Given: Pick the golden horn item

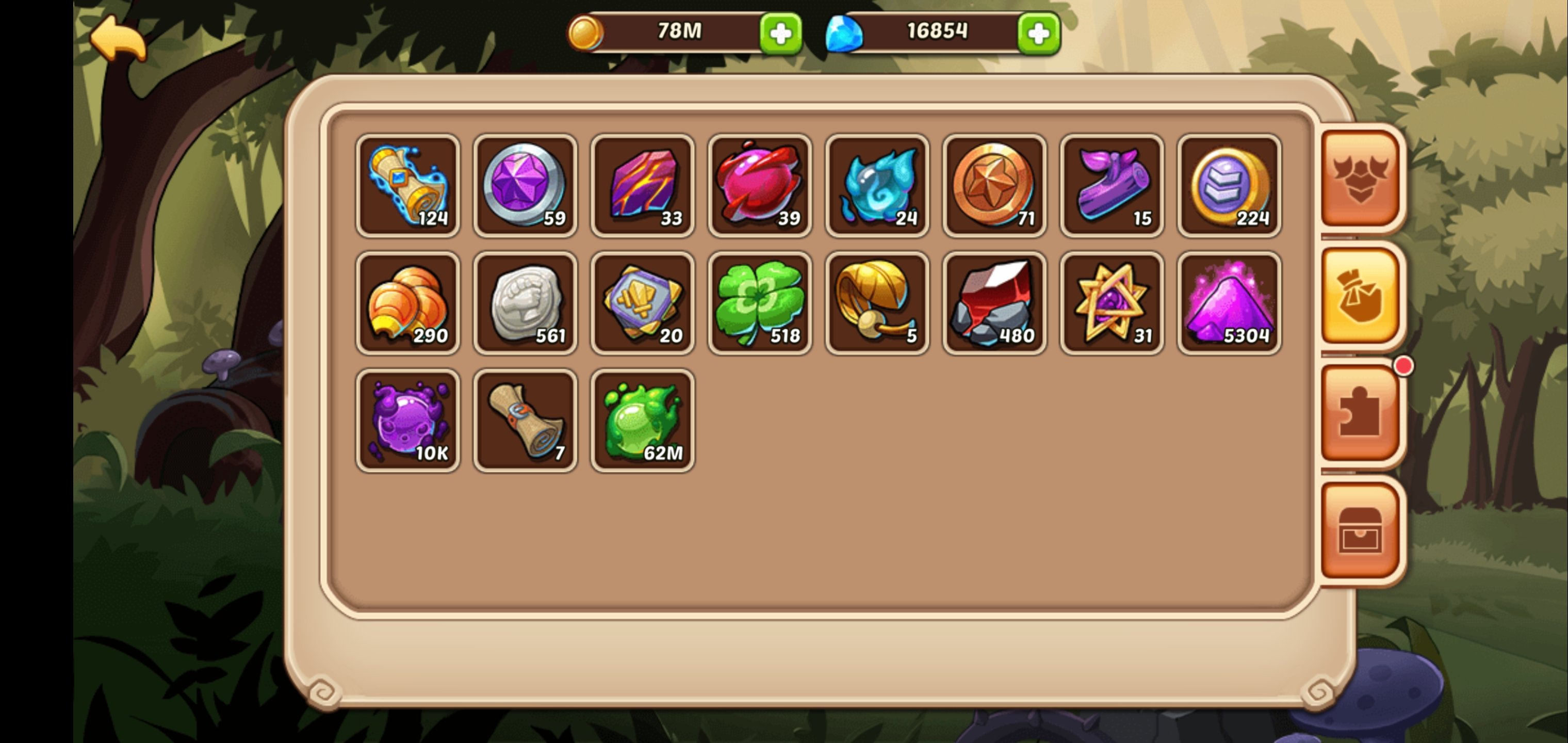Looking at the screenshot, I should [x=876, y=303].
